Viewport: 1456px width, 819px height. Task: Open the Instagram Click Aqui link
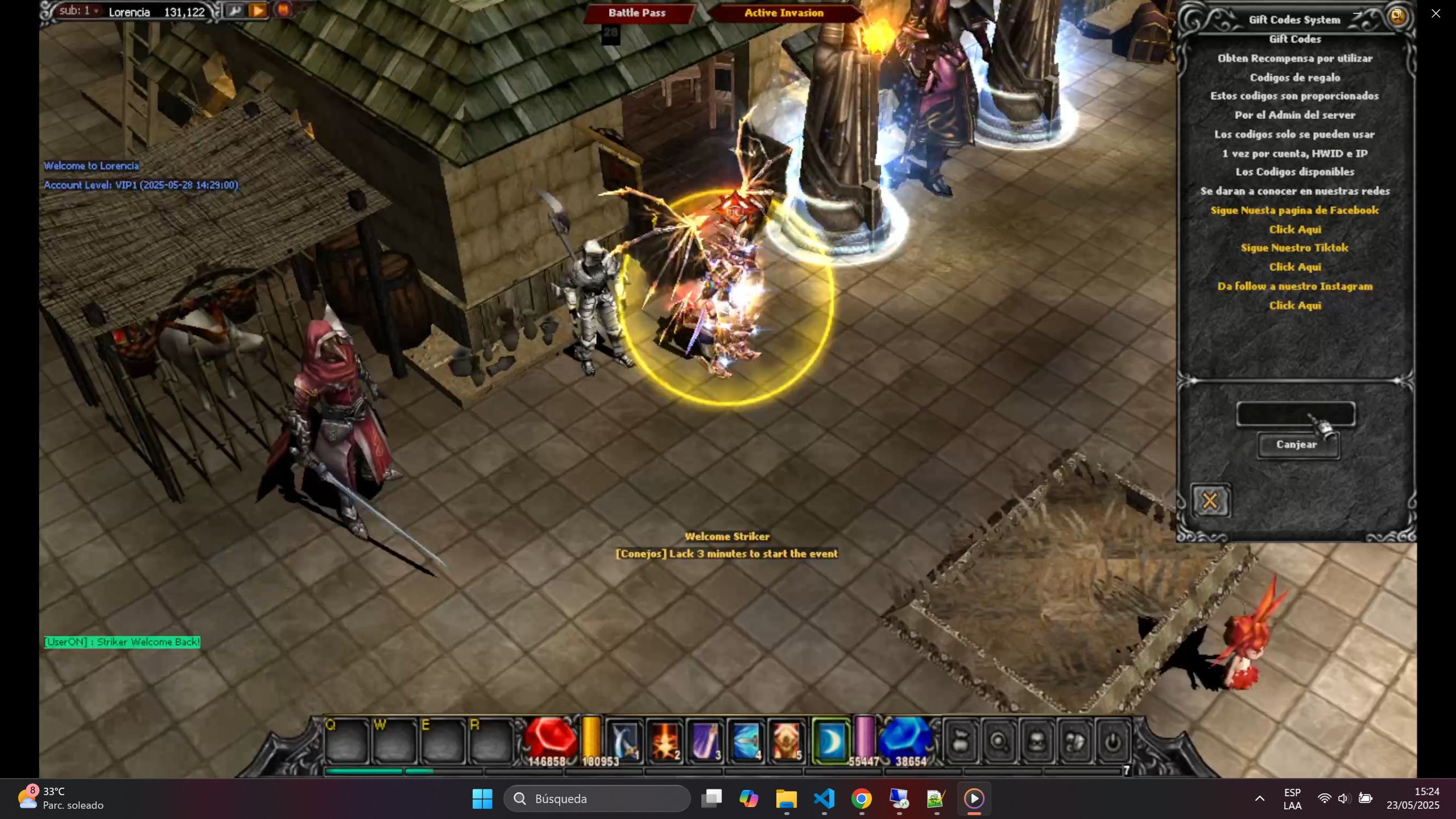(x=1295, y=305)
